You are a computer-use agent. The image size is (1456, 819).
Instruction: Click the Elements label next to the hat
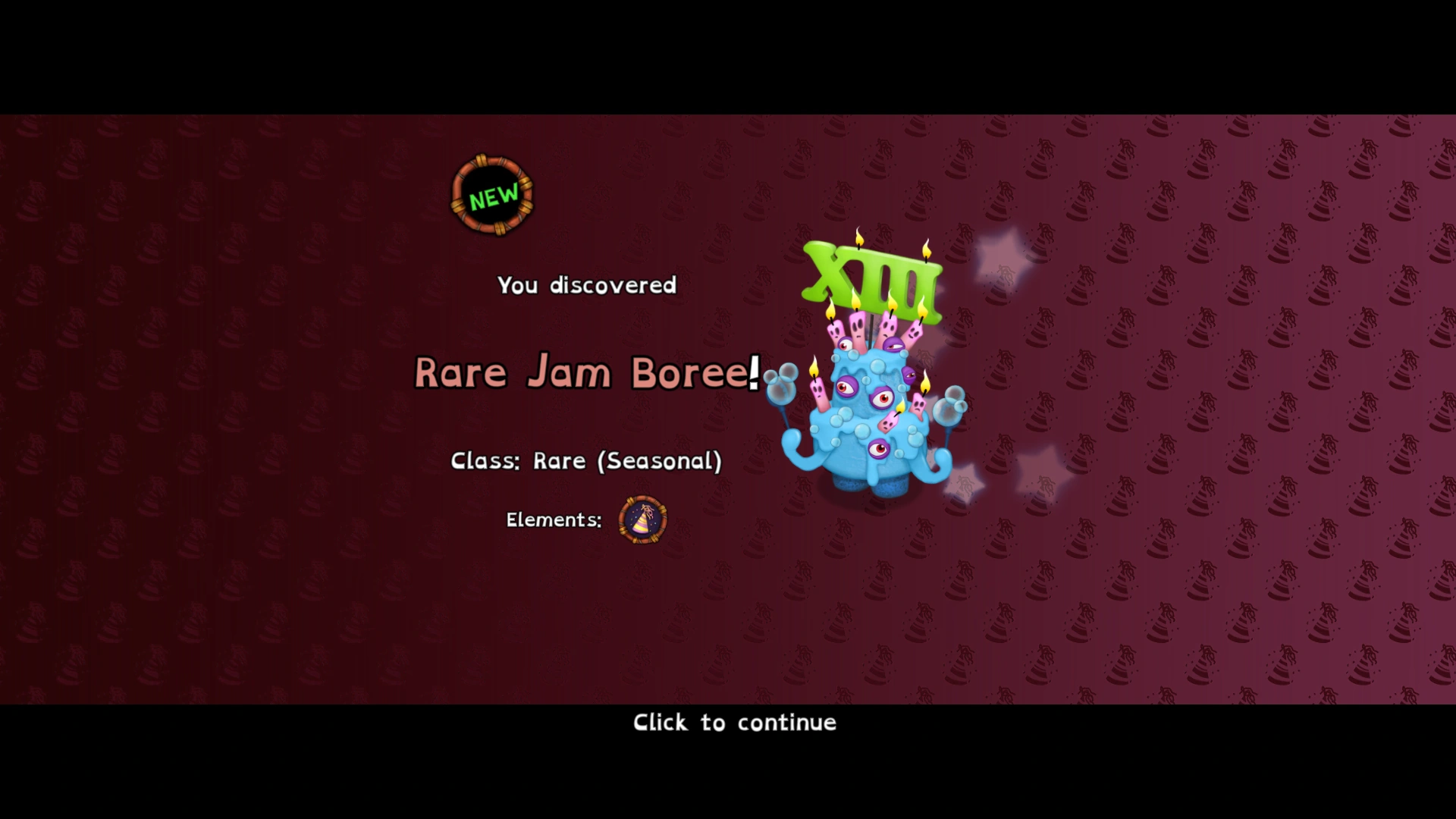554,520
